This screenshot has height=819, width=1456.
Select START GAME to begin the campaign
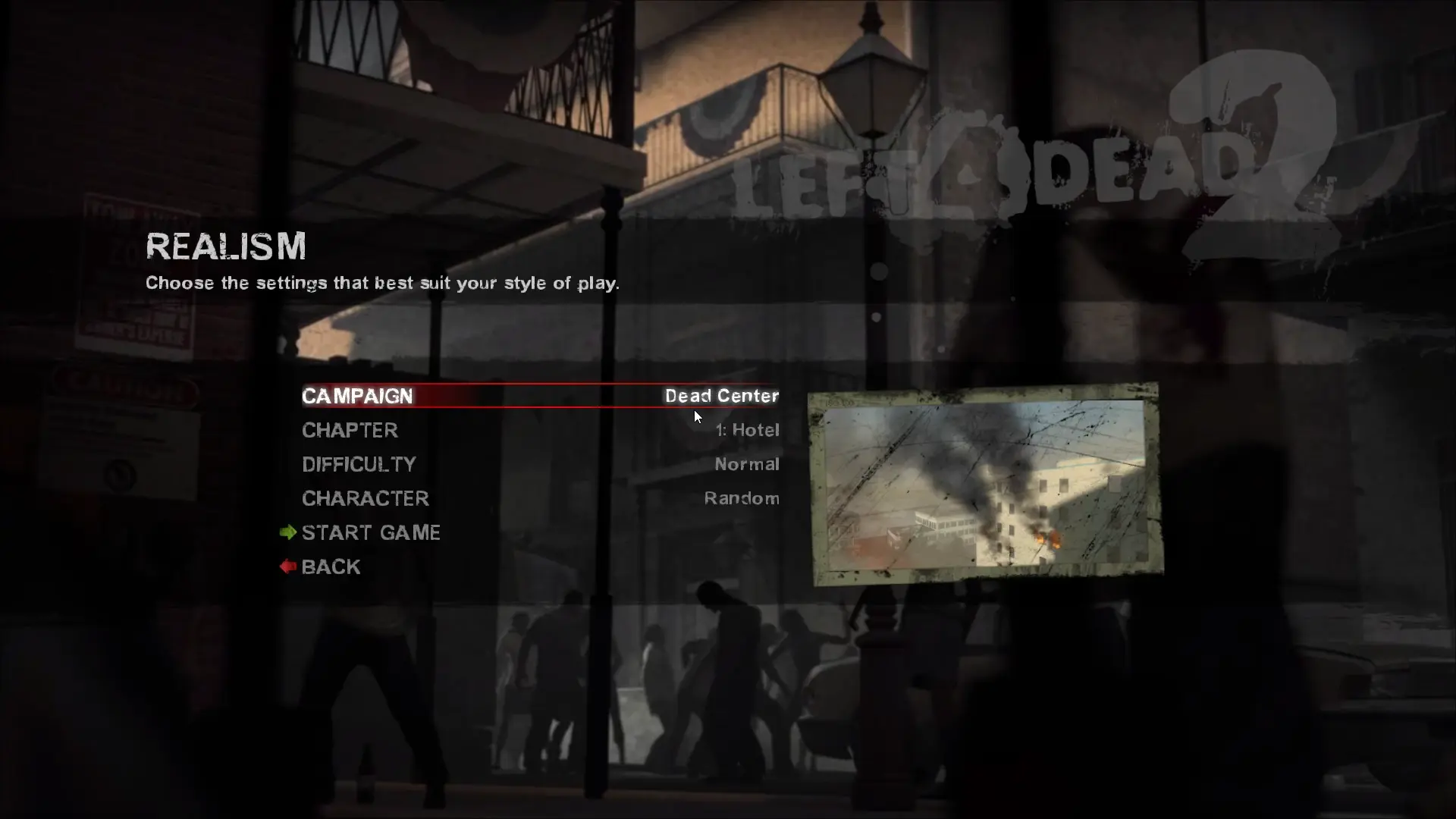[x=371, y=532]
